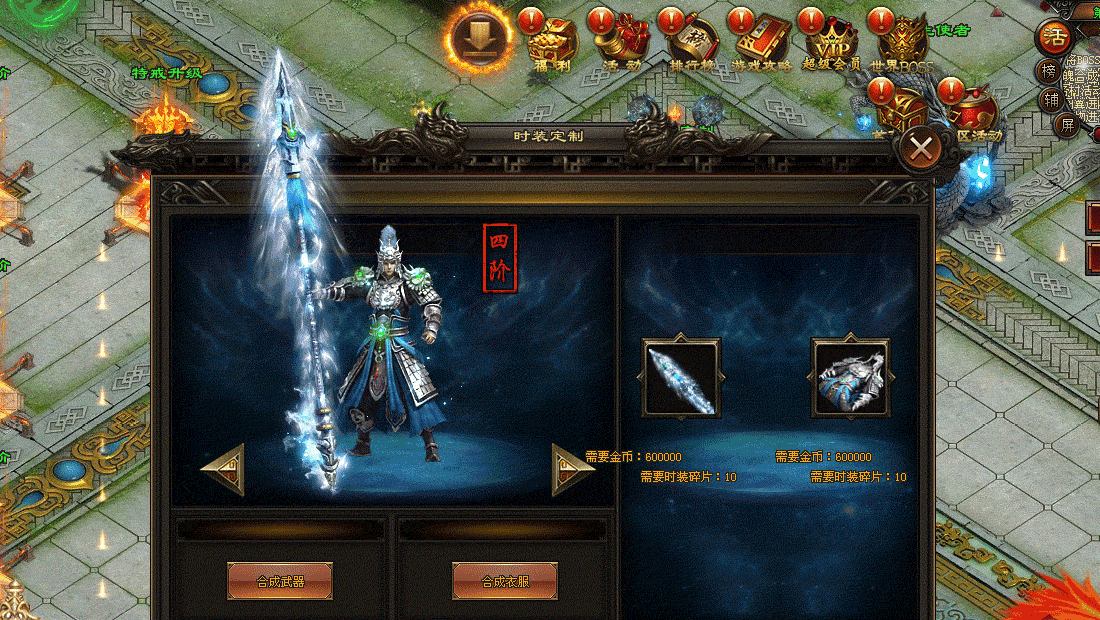Select the ice spear weapon slot

click(681, 377)
